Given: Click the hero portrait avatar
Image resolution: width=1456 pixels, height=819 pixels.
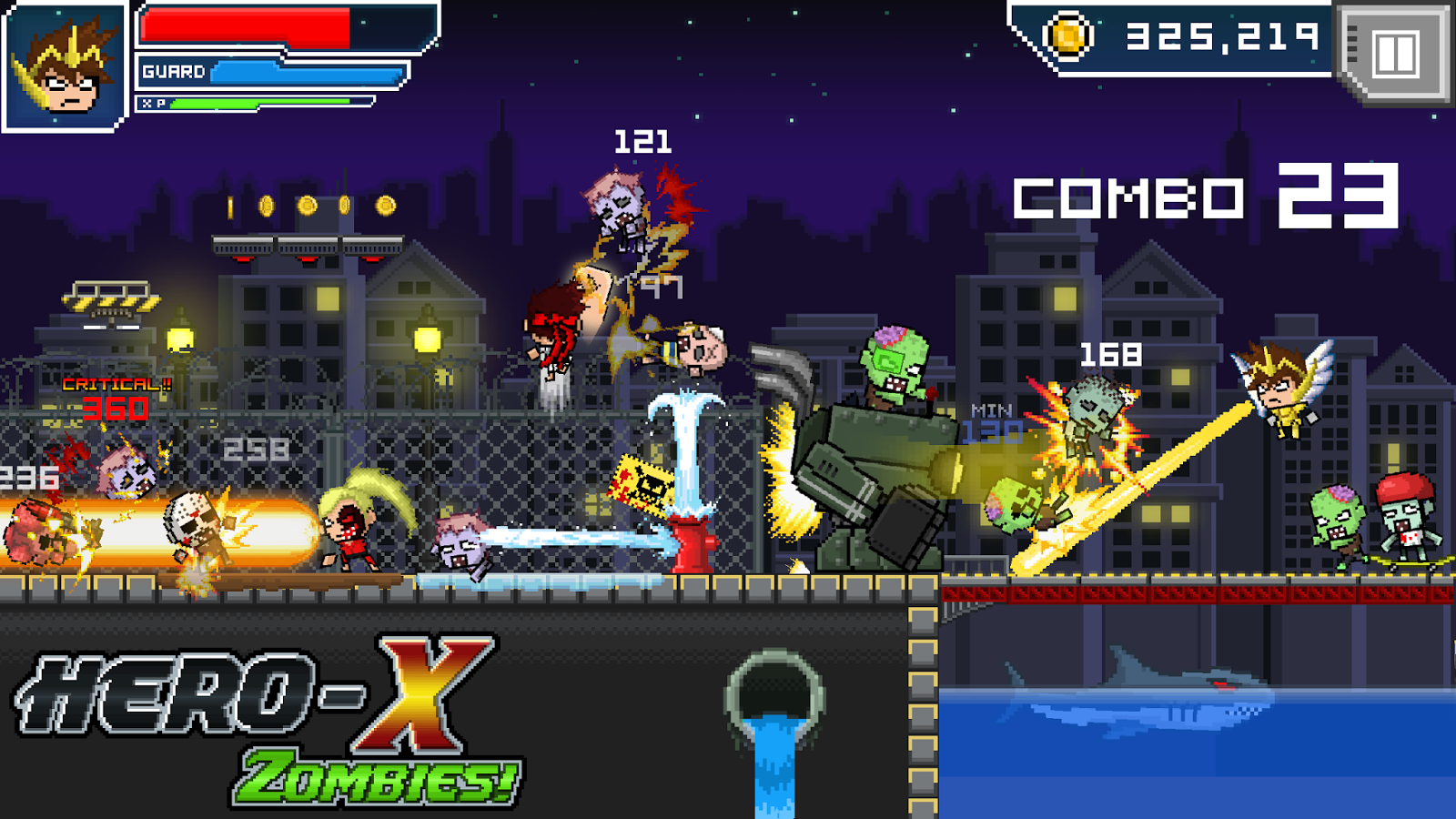Looking at the screenshot, I should 64,64.
